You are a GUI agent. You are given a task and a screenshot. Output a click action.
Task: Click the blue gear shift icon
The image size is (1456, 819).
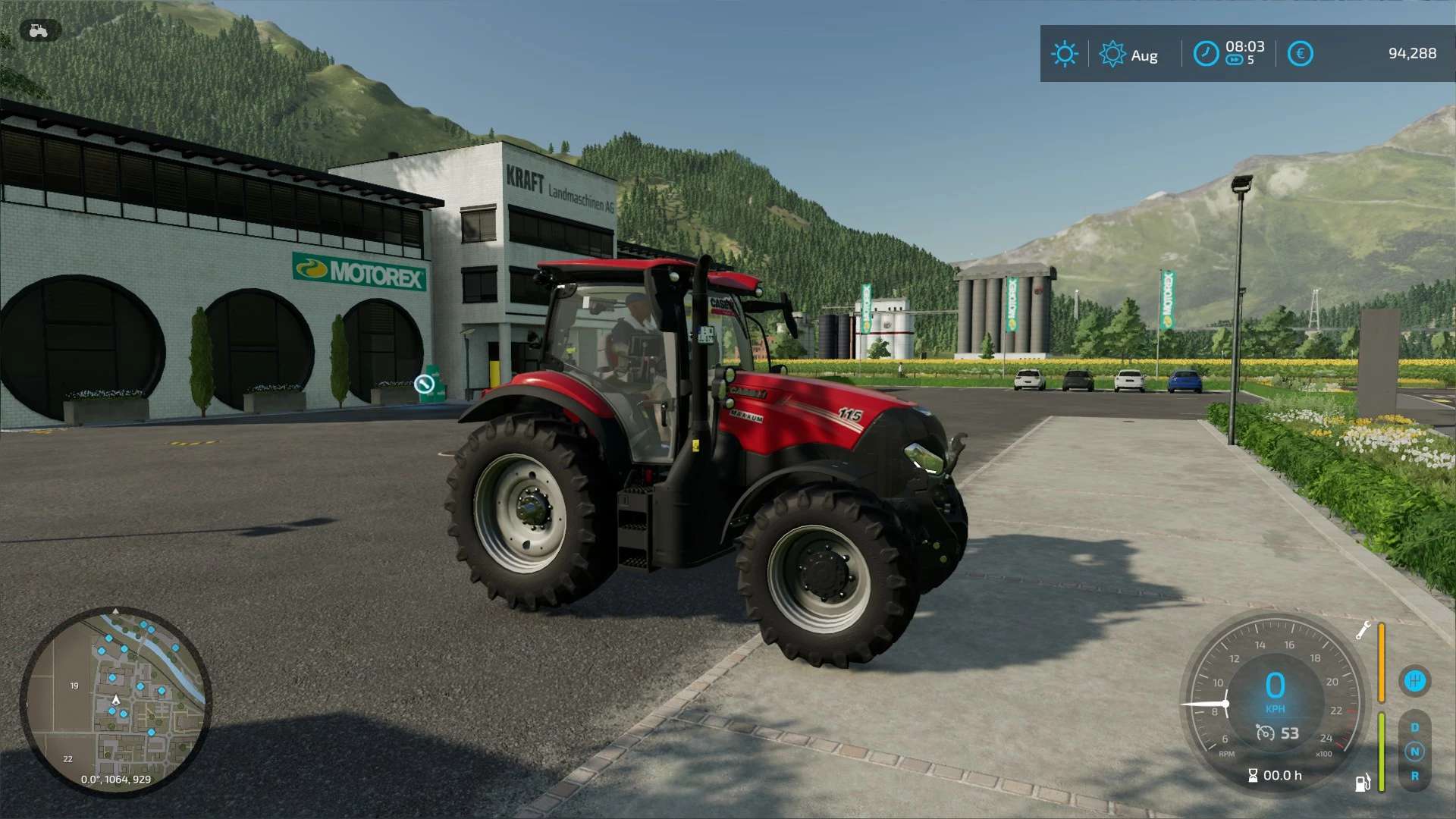click(x=1414, y=680)
